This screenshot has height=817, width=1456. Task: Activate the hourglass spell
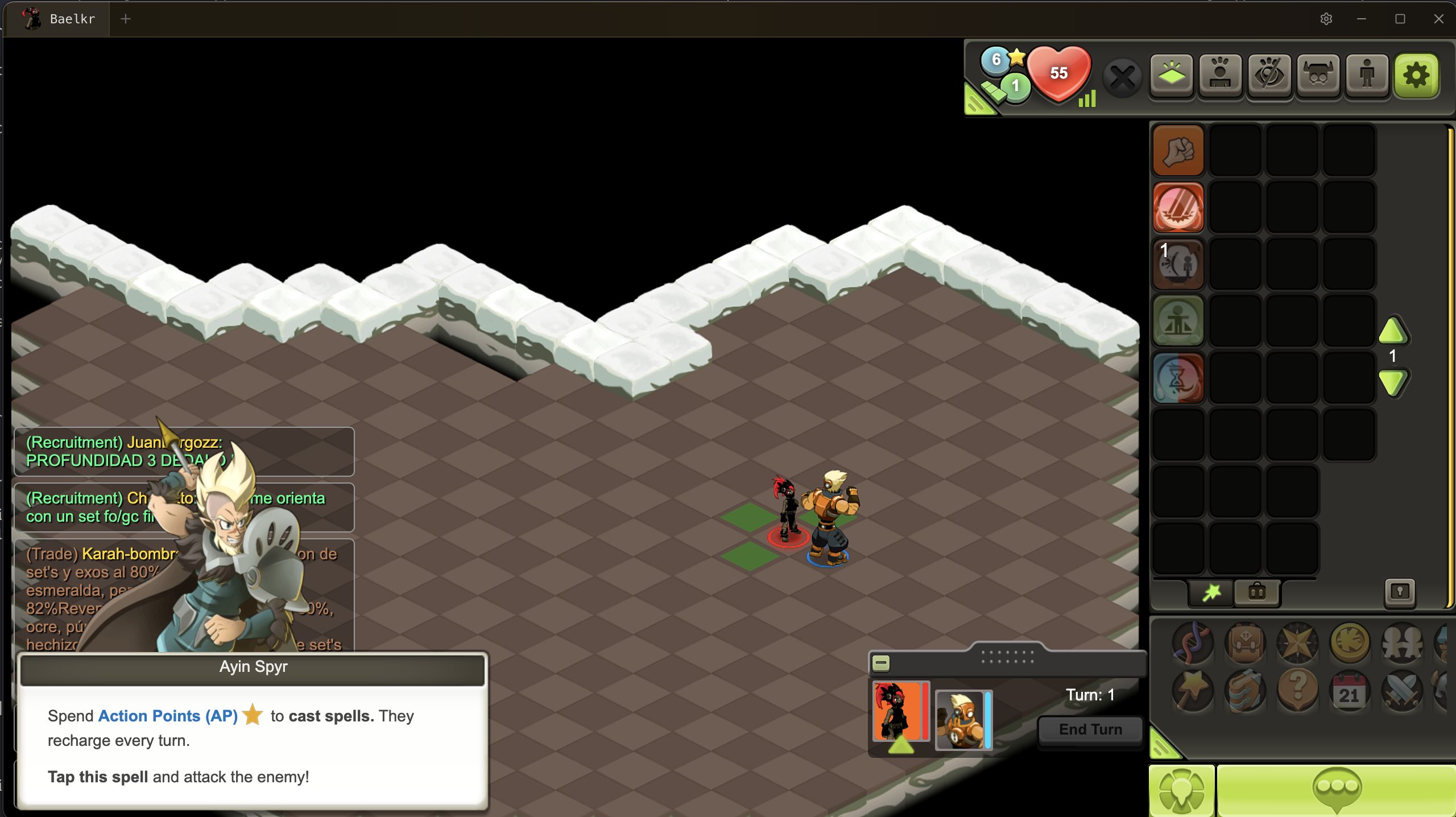[x=1178, y=378]
